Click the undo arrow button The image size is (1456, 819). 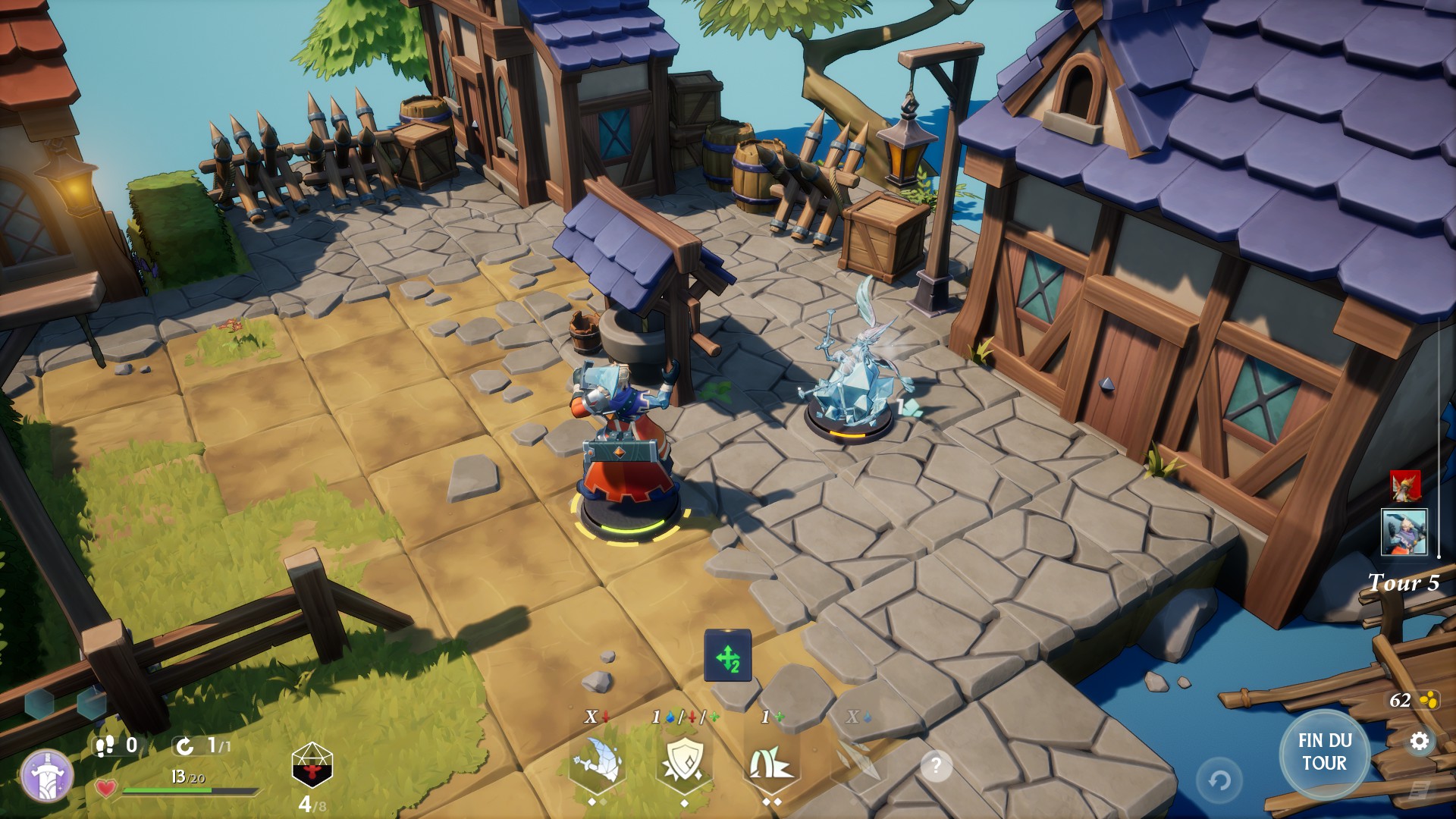1219,780
